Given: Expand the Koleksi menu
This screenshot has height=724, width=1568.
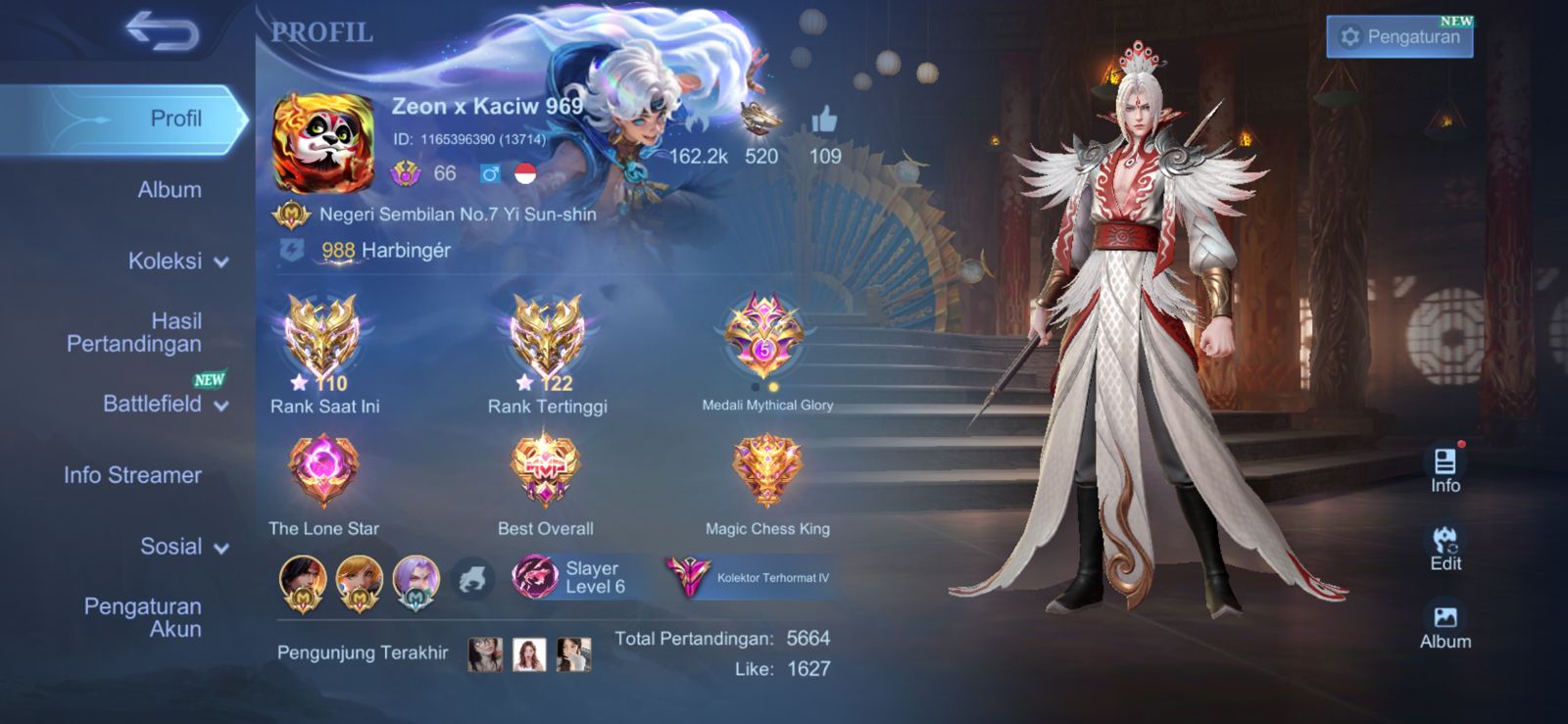Looking at the screenshot, I should (176, 262).
